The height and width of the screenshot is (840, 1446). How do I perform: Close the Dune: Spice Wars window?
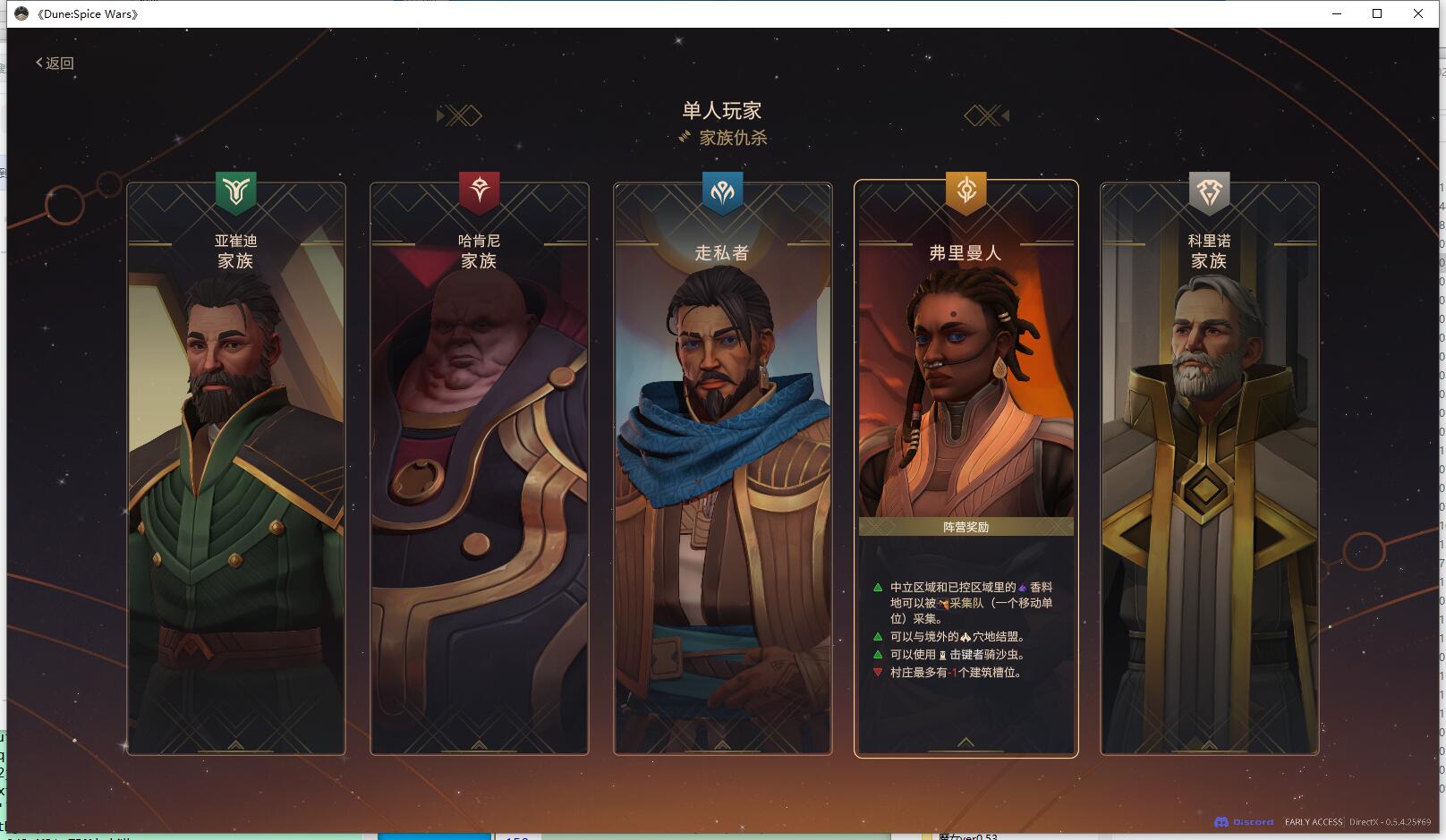[1418, 13]
